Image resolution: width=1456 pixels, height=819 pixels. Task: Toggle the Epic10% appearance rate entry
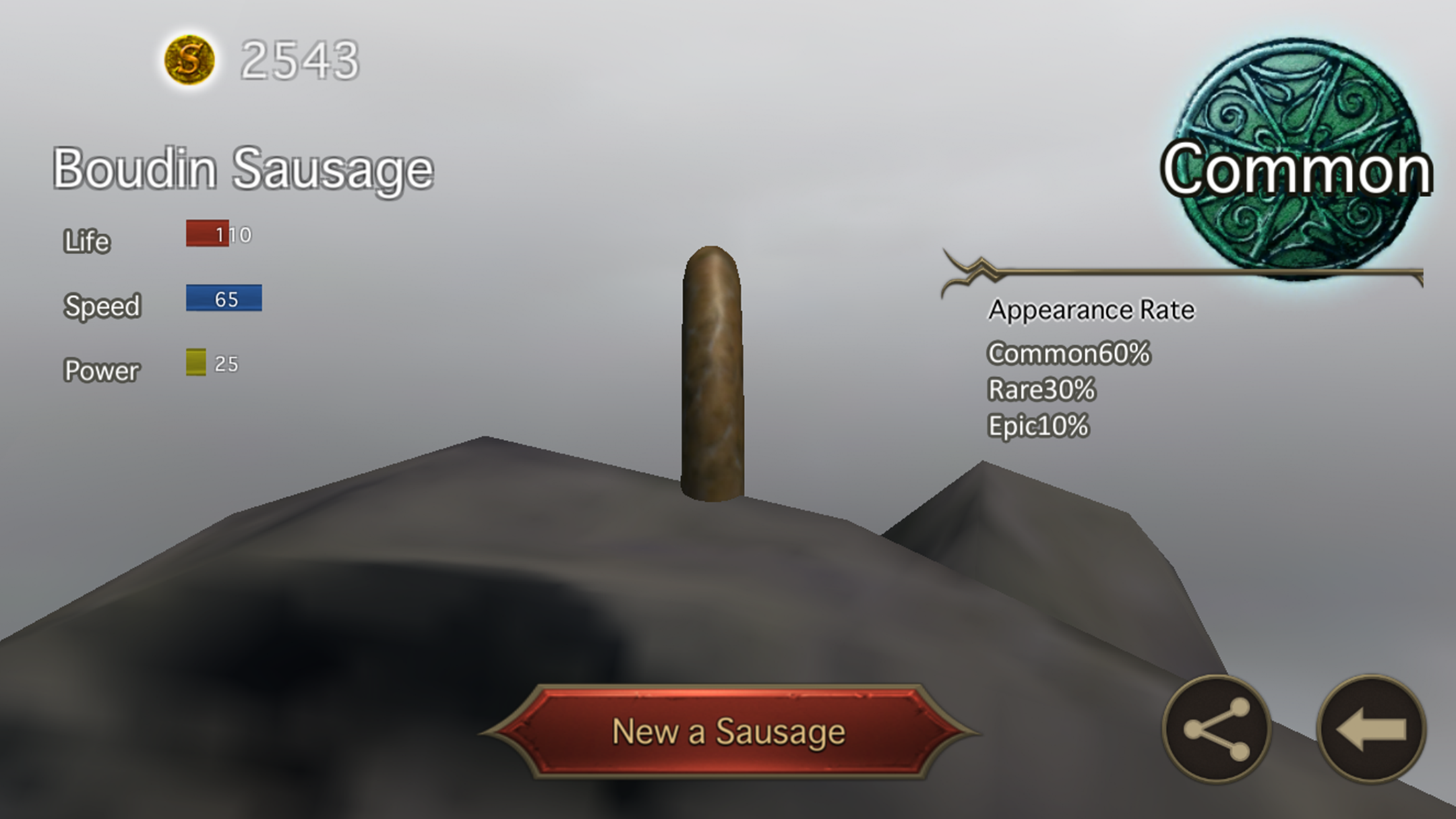(x=1039, y=425)
